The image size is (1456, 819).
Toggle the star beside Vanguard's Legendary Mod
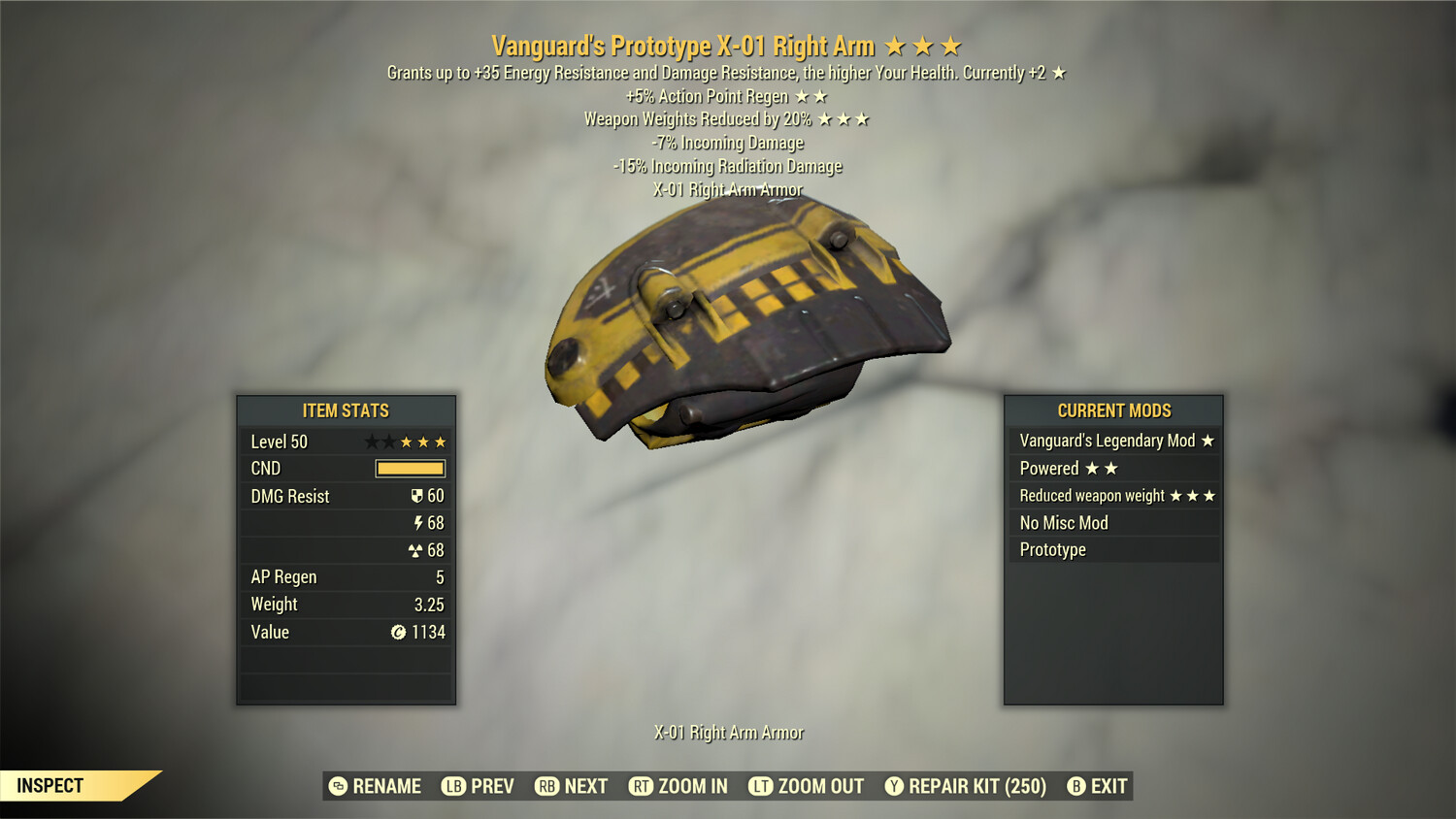tap(1207, 441)
